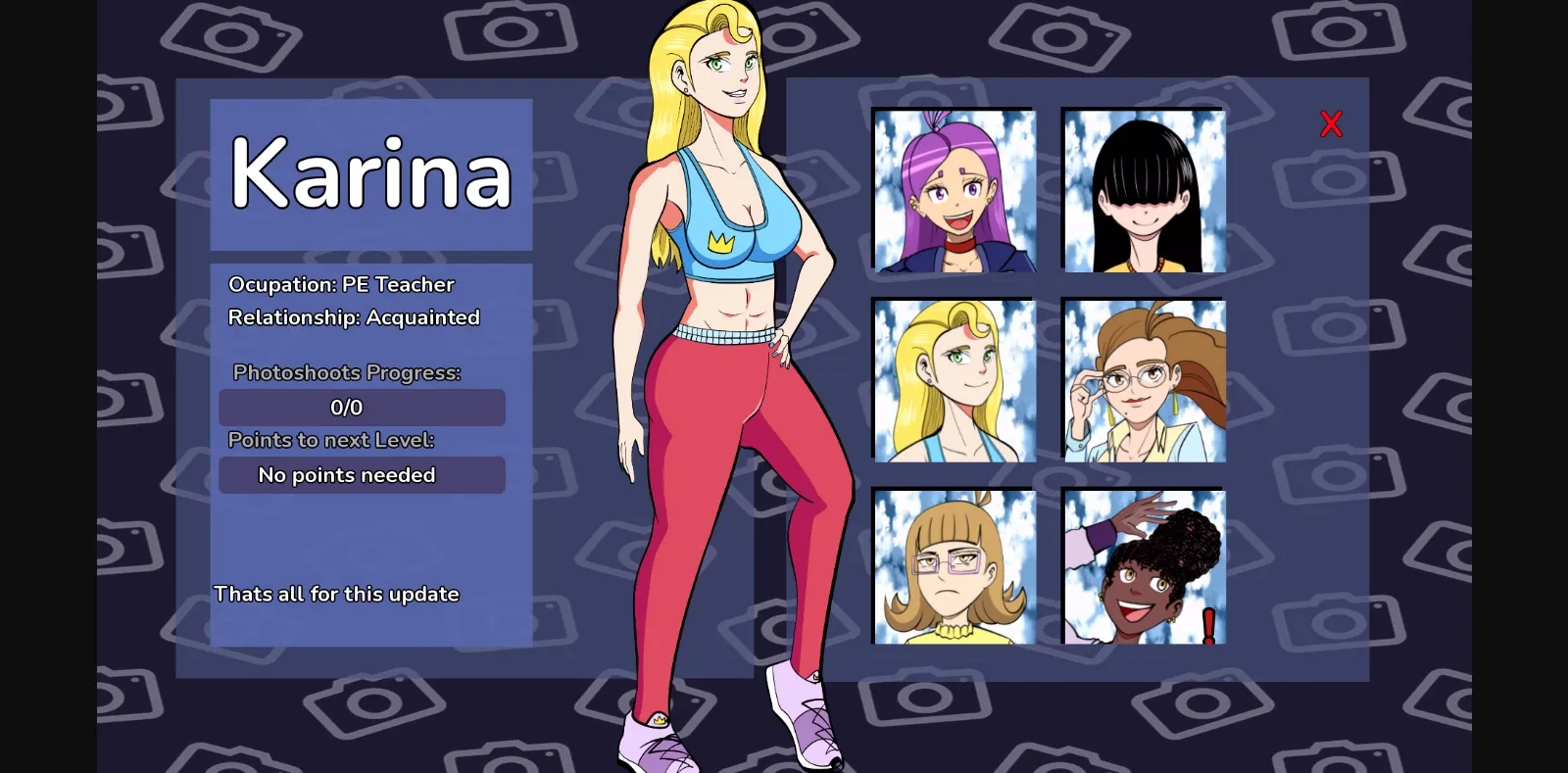
Task: Select the Karina title header
Action: 372,176
